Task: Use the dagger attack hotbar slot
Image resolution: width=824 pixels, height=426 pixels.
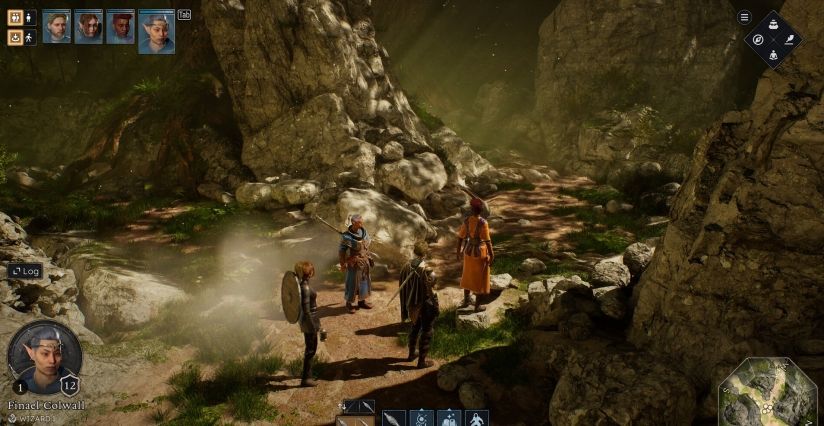Action: (394, 419)
